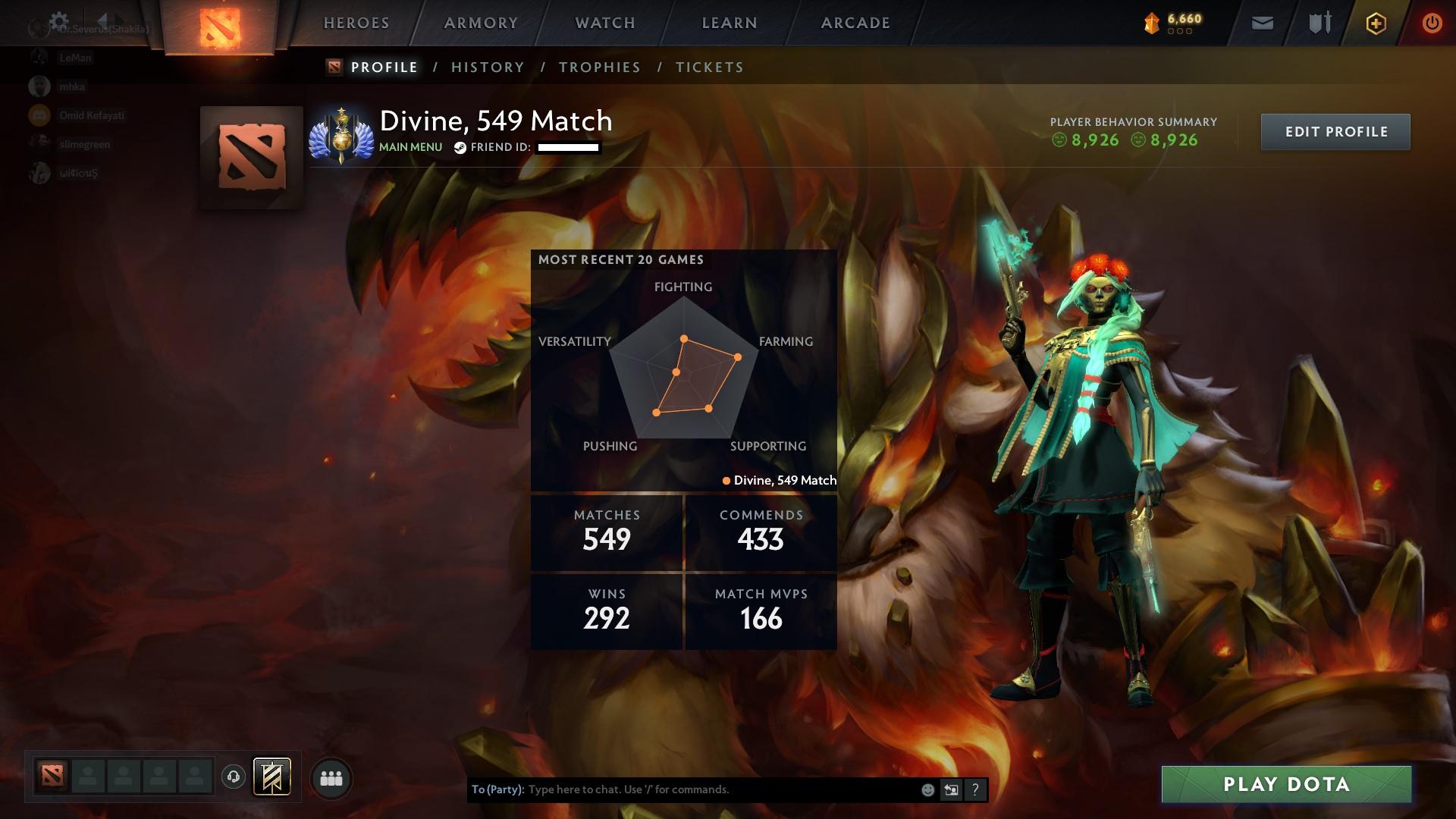Click the friends list group icon
Viewport: 1456px width, 819px height.
point(330,777)
